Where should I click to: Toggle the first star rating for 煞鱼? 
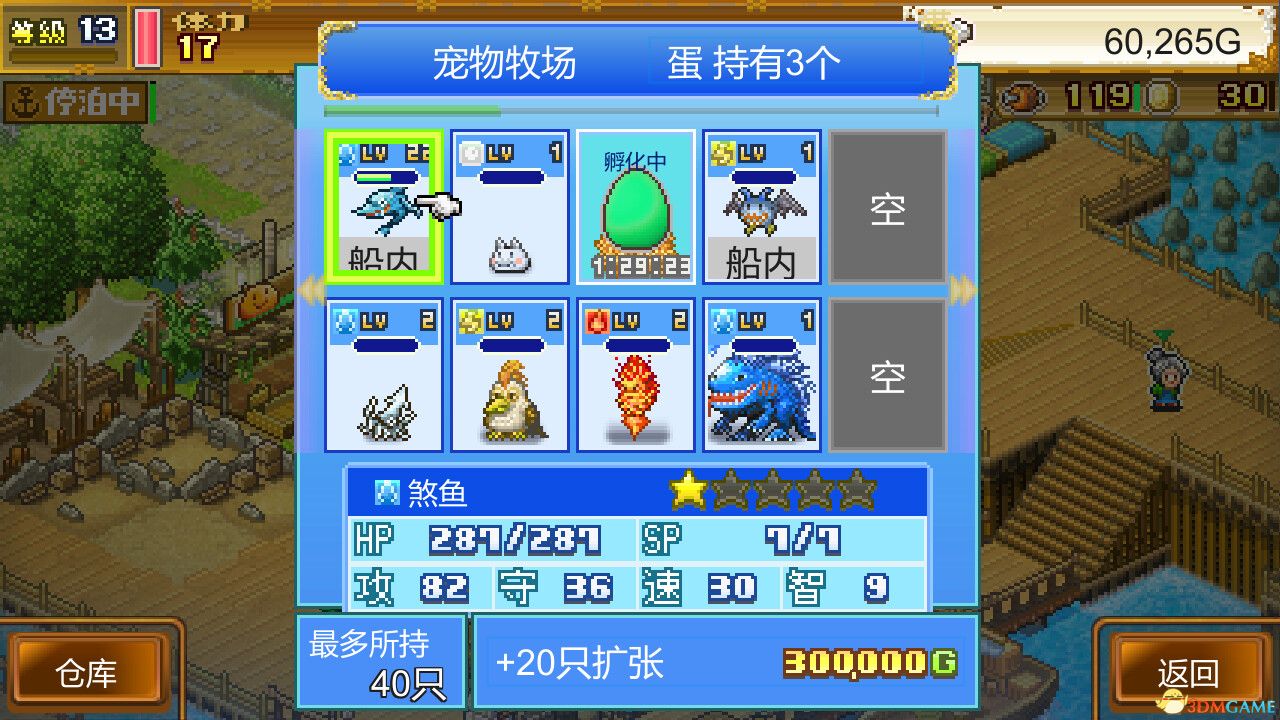coord(686,489)
